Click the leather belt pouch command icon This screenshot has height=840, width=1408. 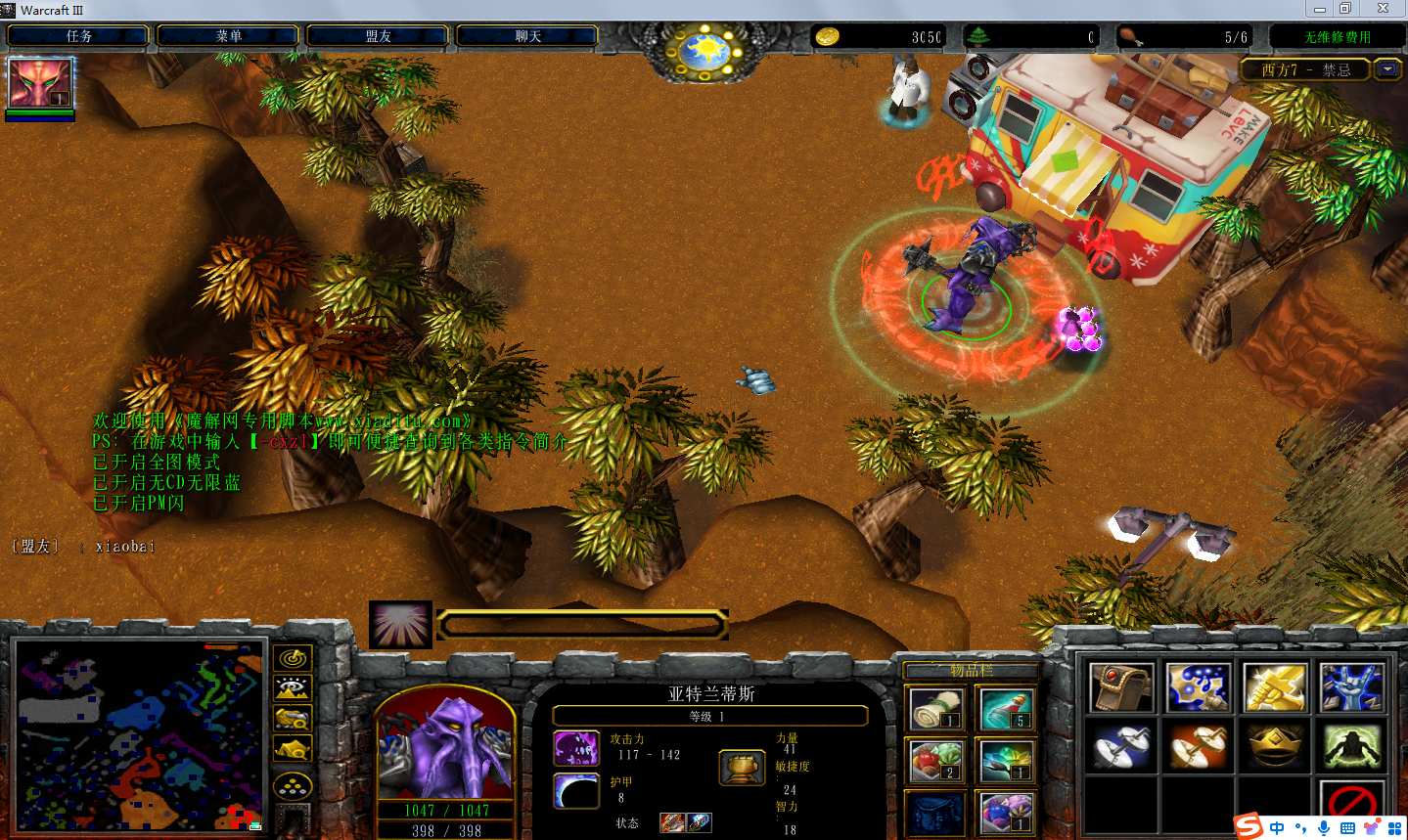pyautogui.click(x=1121, y=687)
